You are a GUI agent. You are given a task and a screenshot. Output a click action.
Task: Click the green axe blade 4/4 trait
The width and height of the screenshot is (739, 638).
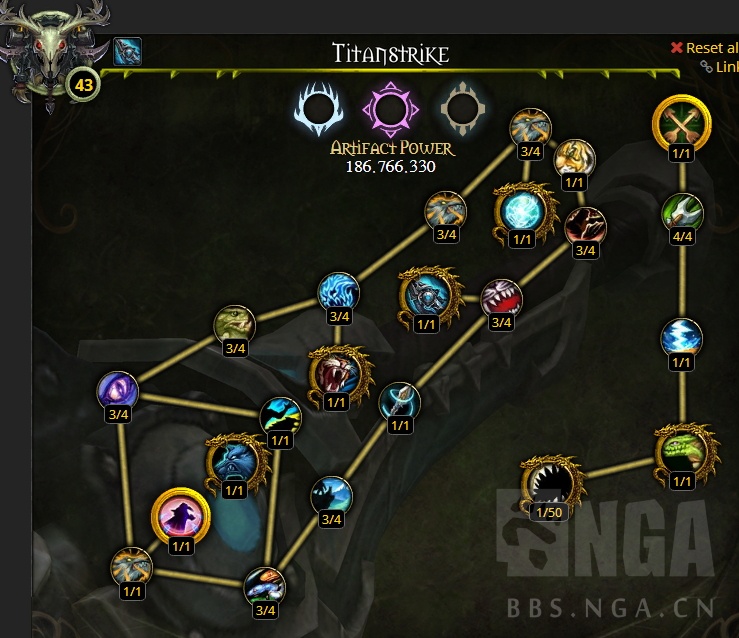tap(682, 212)
